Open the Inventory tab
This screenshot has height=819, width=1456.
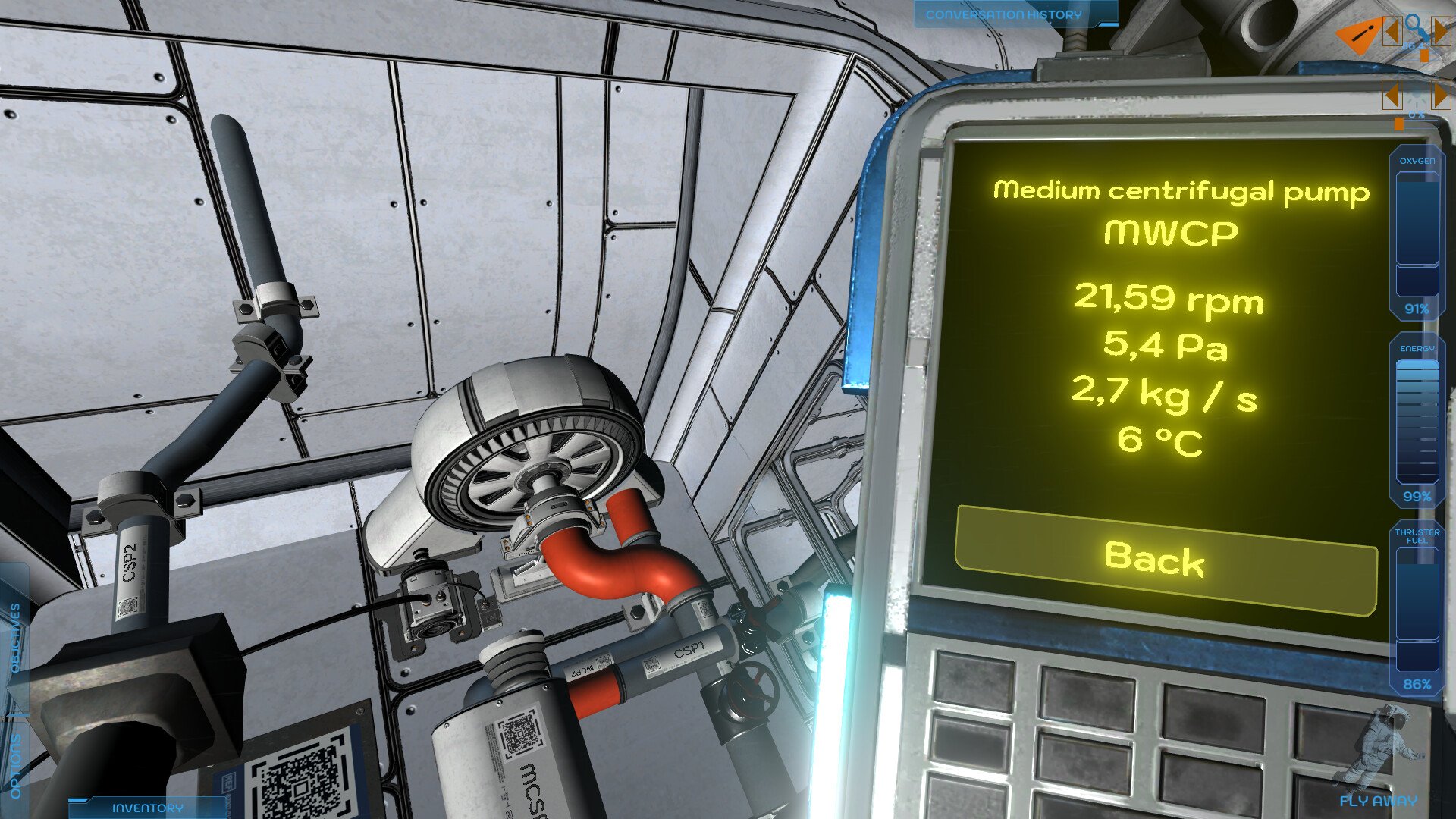[147, 808]
